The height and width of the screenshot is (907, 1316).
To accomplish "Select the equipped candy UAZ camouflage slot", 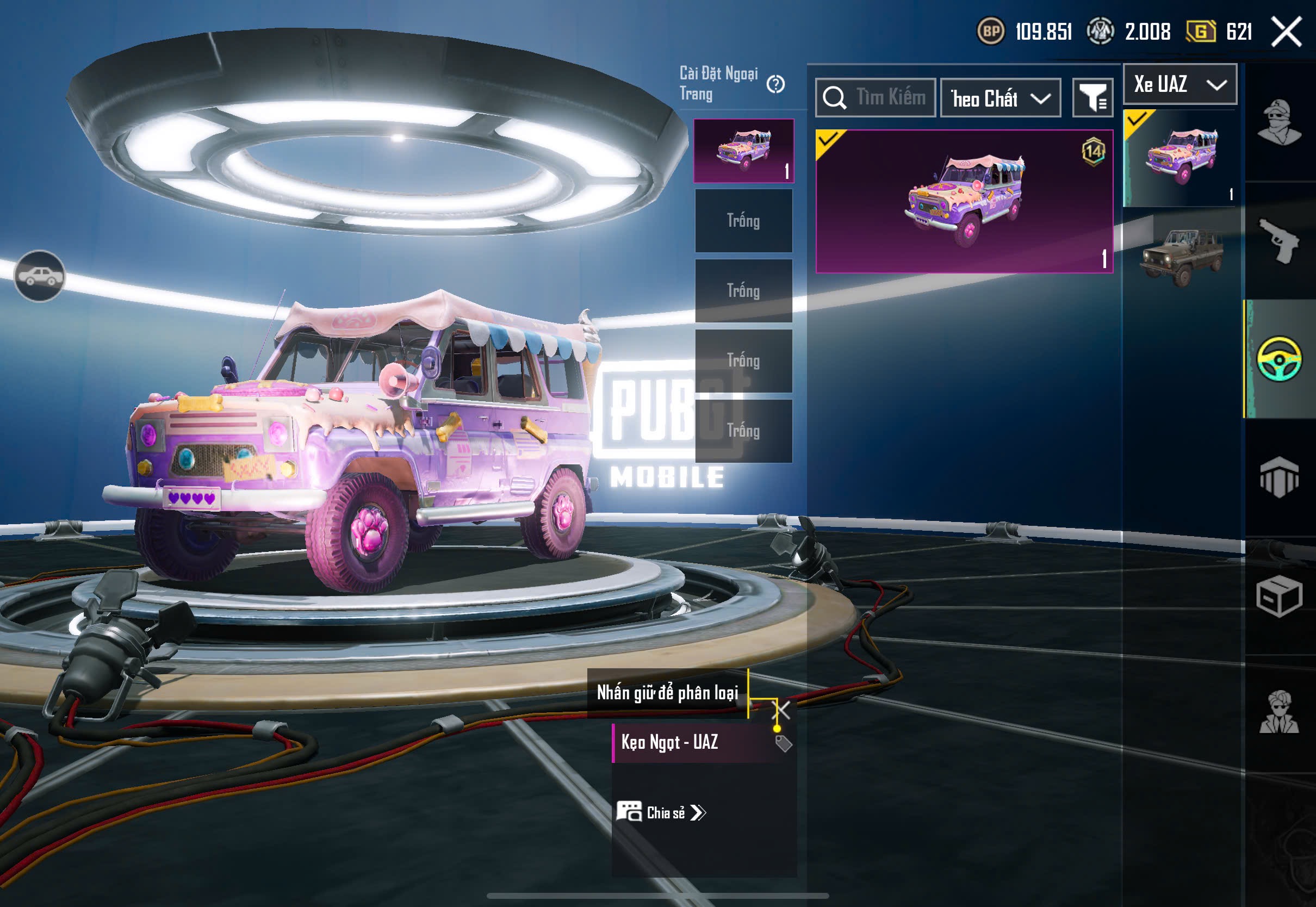I will tap(743, 151).
